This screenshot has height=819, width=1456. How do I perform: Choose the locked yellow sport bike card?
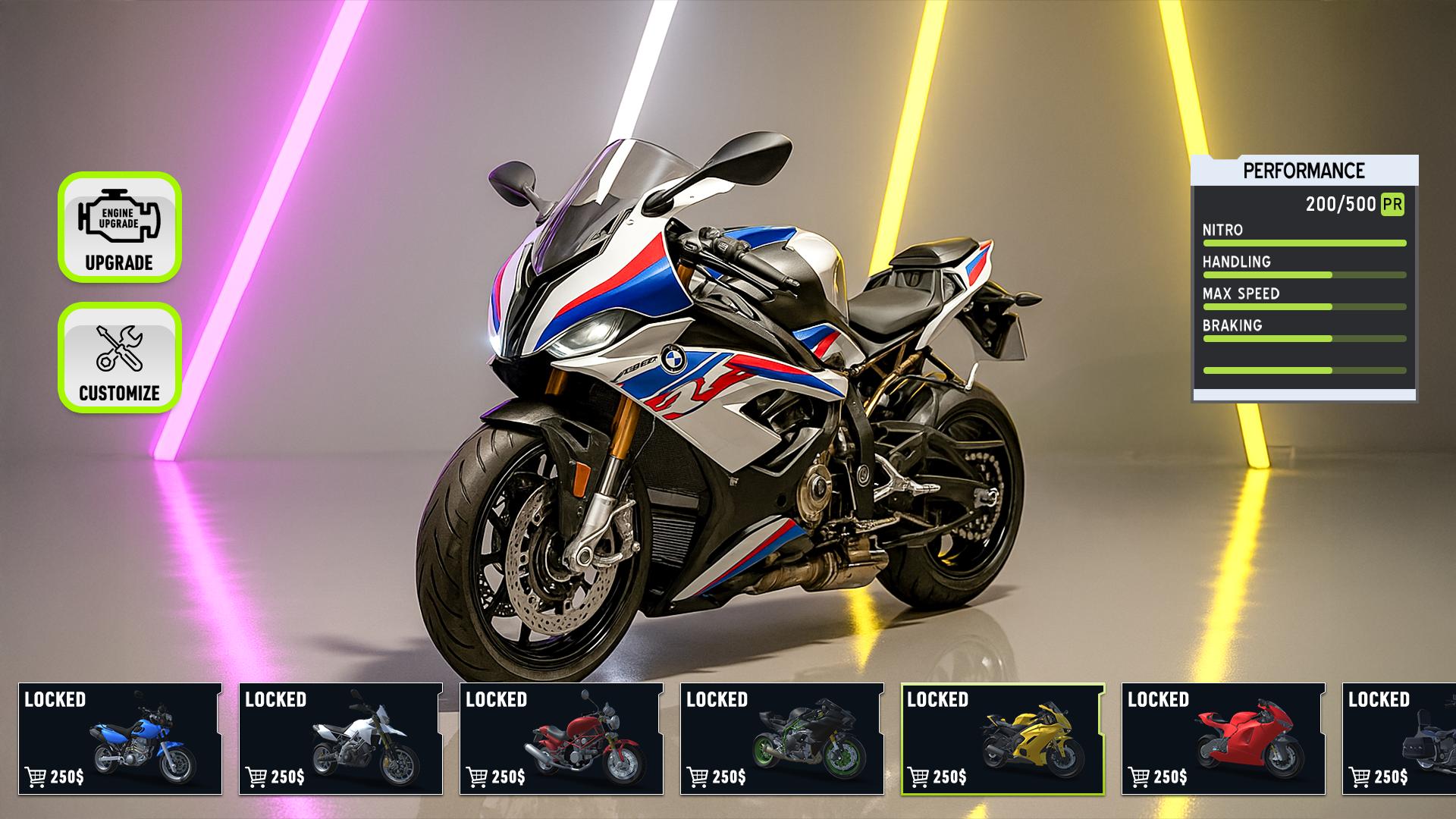(x=1003, y=739)
